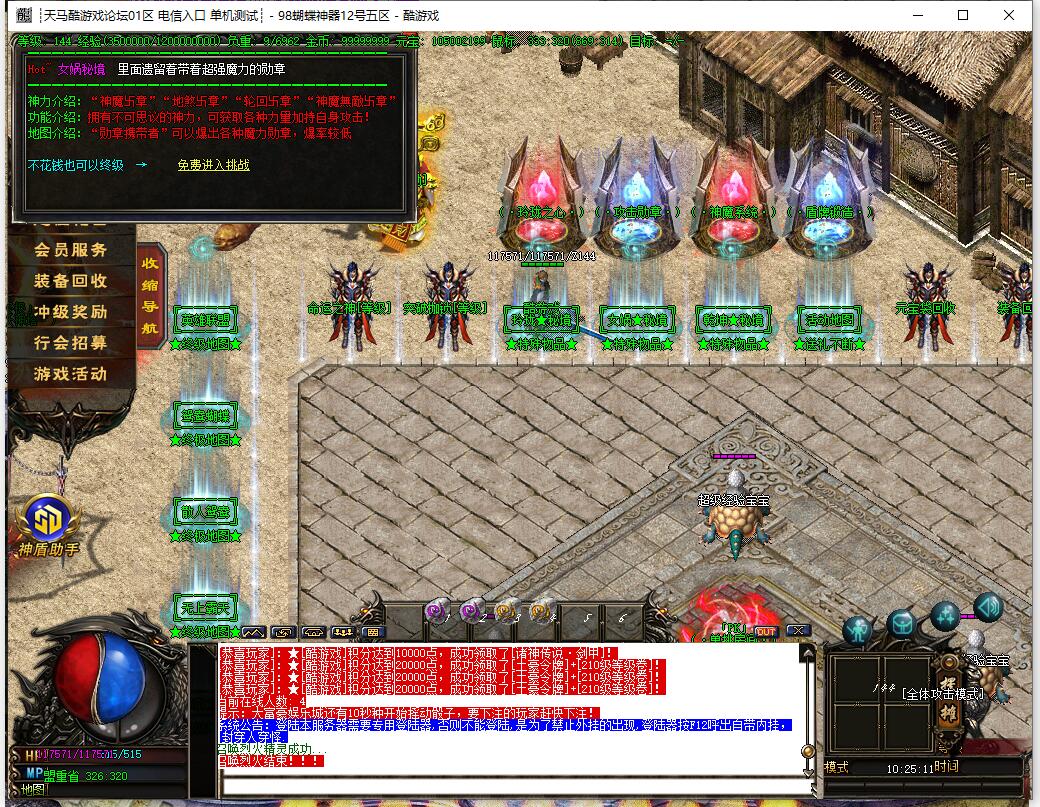Use the purple scroll in hotbar slot 2
The image size is (1040, 807).
[x=470, y=610]
